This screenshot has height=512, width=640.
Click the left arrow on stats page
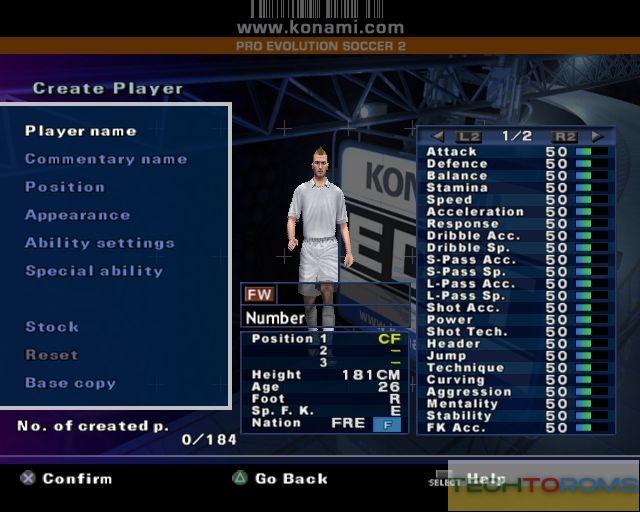coord(438,136)
